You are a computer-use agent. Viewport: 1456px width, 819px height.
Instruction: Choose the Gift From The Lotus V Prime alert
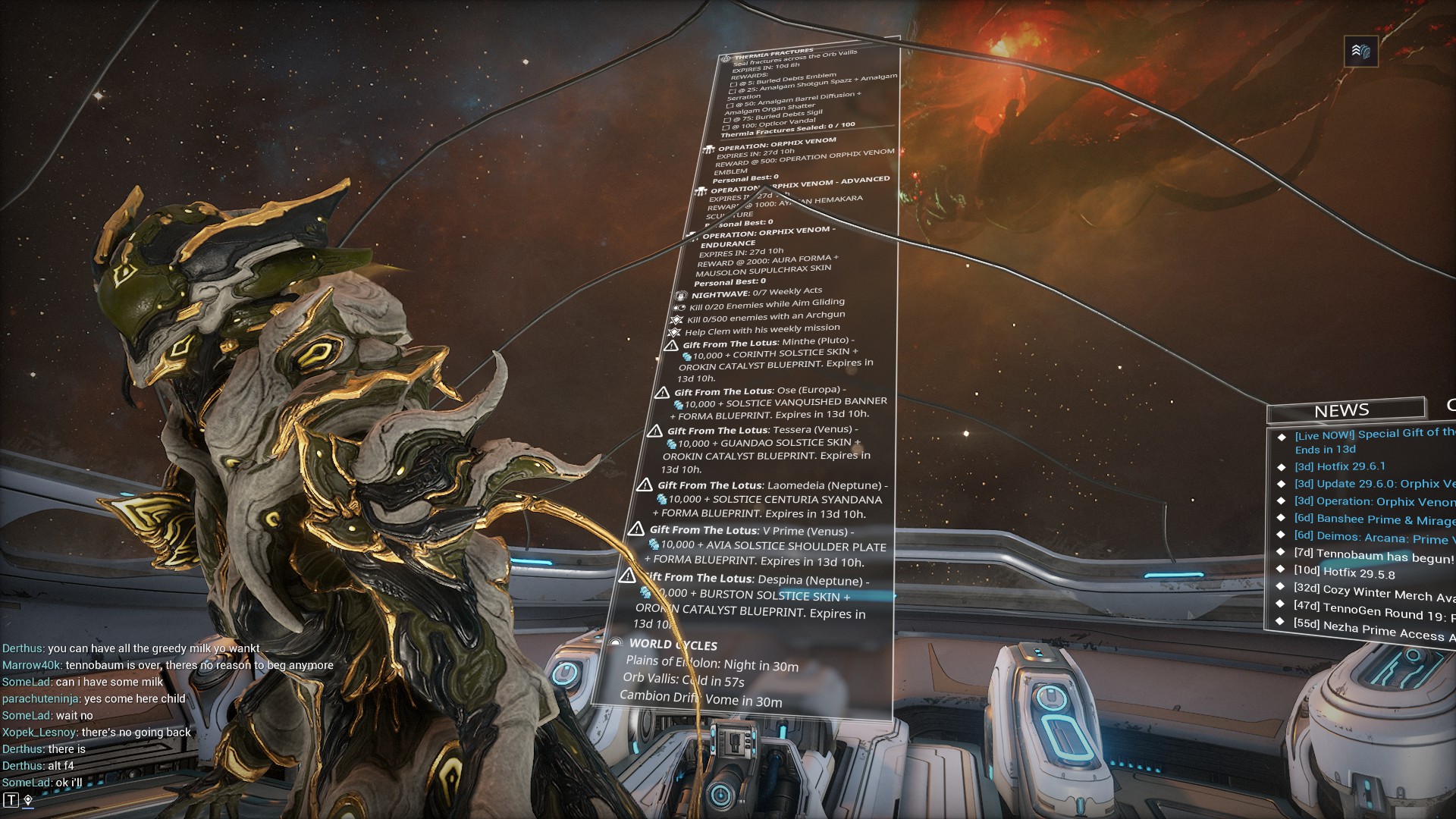point(752,531)
